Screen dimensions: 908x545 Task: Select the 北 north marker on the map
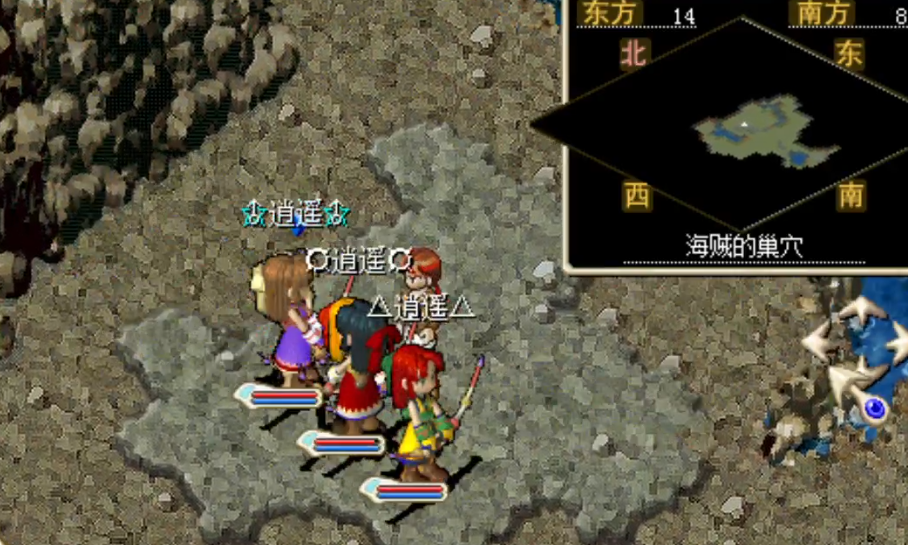[x=634, y=53]
